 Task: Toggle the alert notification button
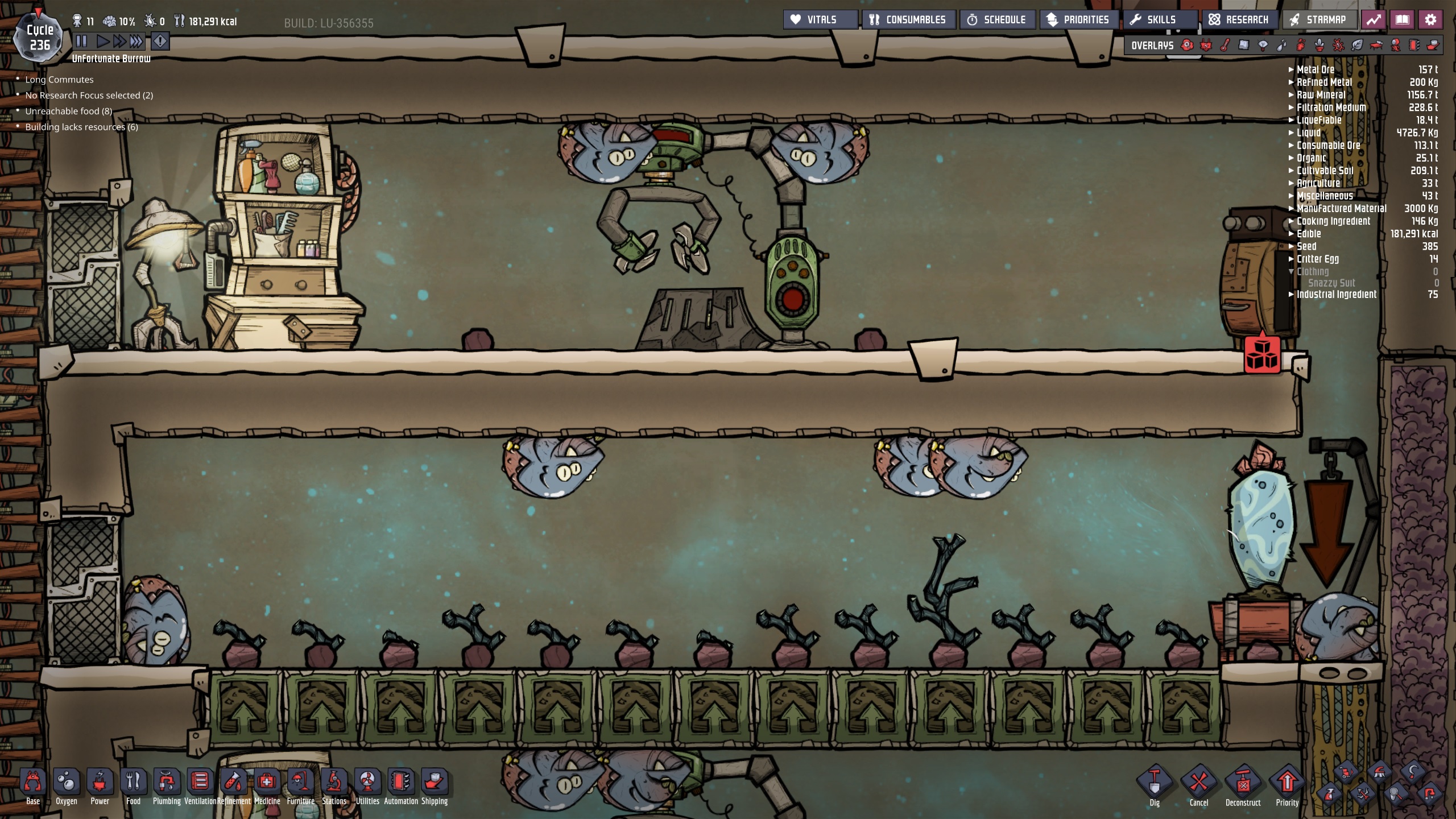click(160, 41)
